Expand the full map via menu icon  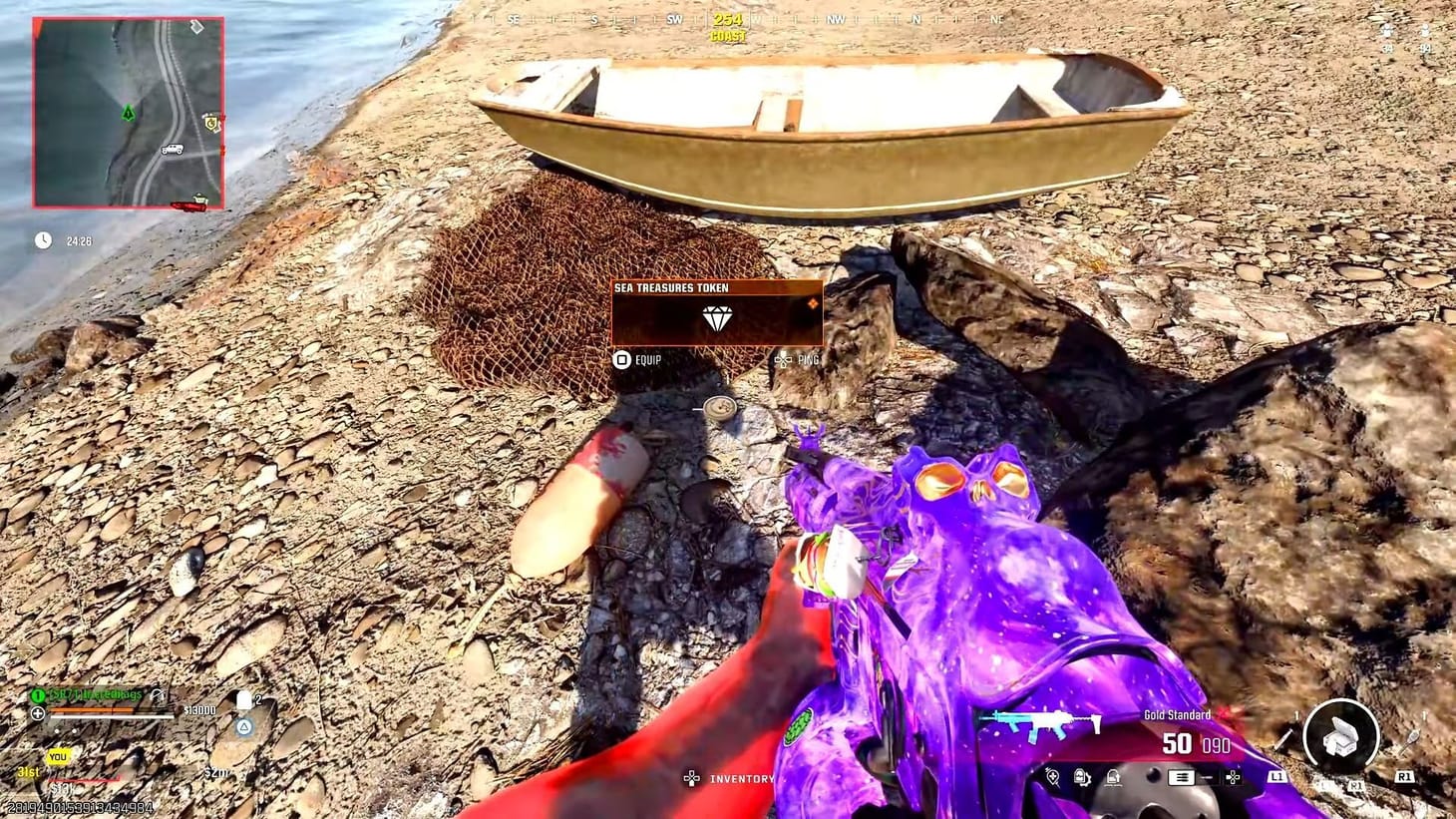pos(1180,776)
